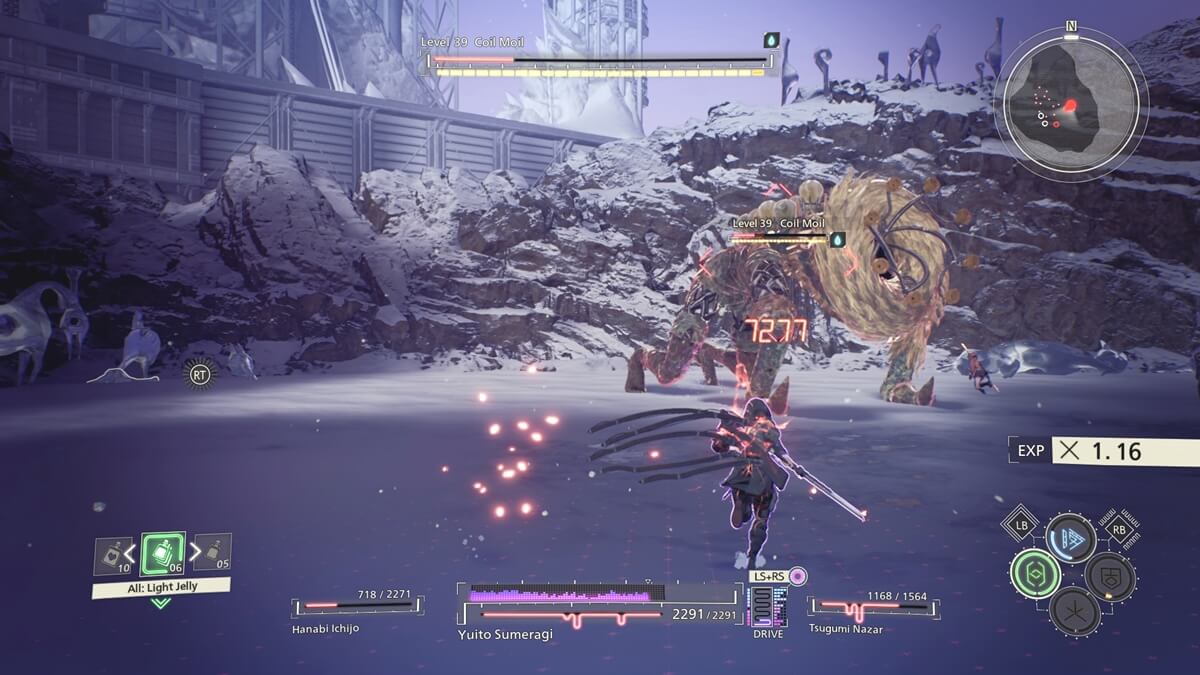Activate the blue triangle SAS ability
This screenshot has width=1200, height=675.
coord(1070,538)
